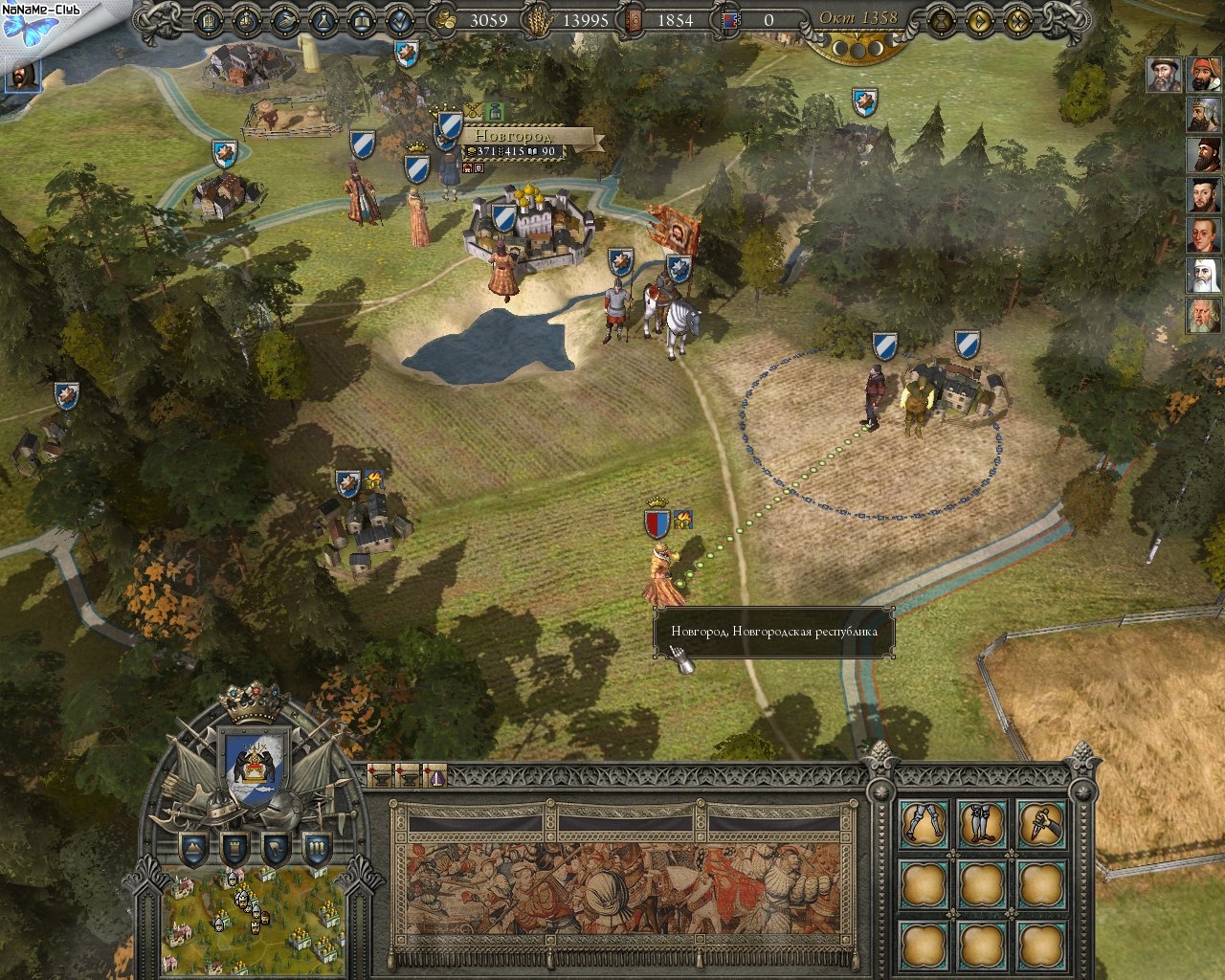Screen dimensions: 1225x980
Task: Click the single-arrow play speed button
Action: (978, 19)
